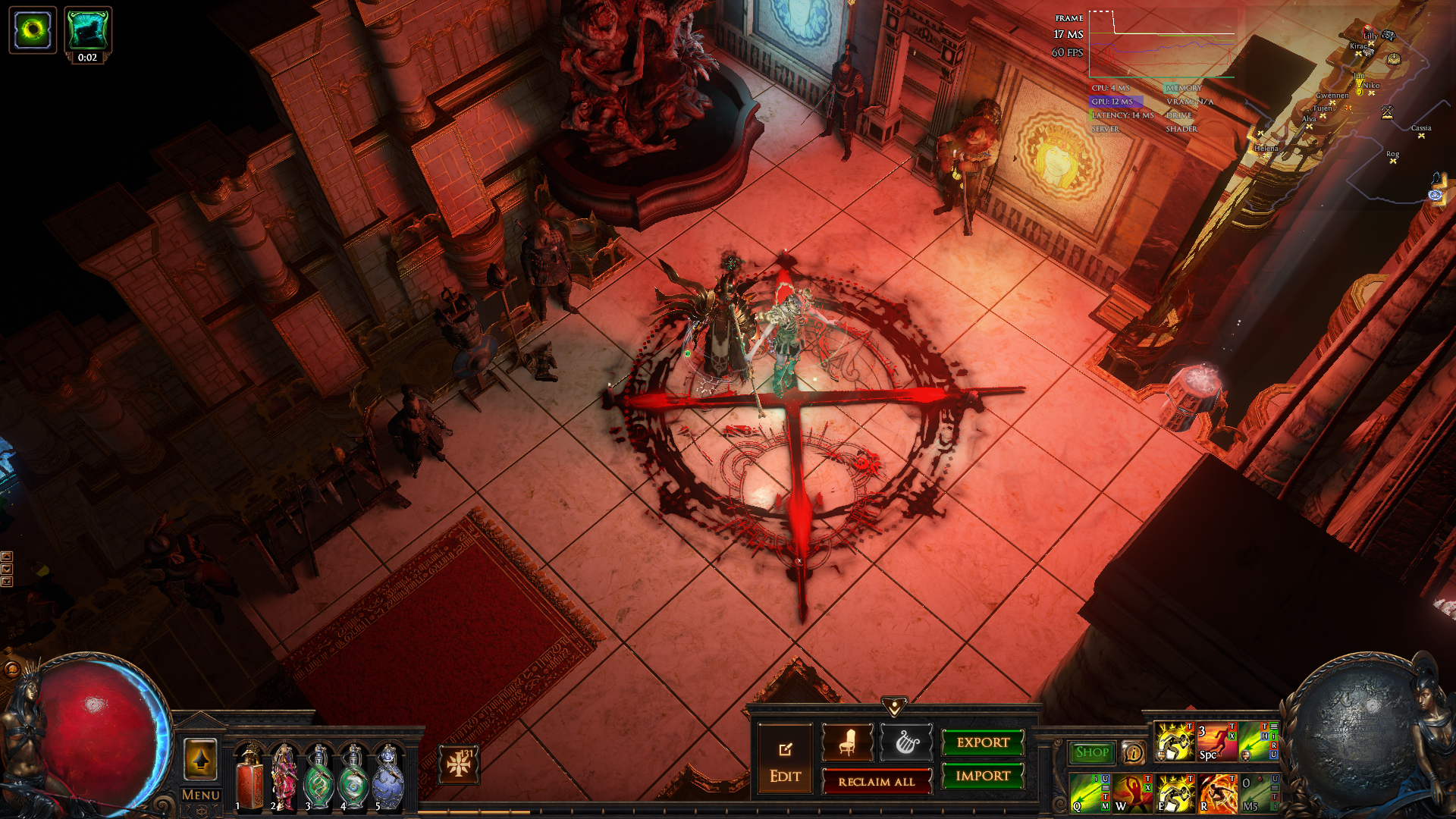Use the blue flask in slot 5
The height and width of the screenshot is (819, 1456).
coord(388,777)
